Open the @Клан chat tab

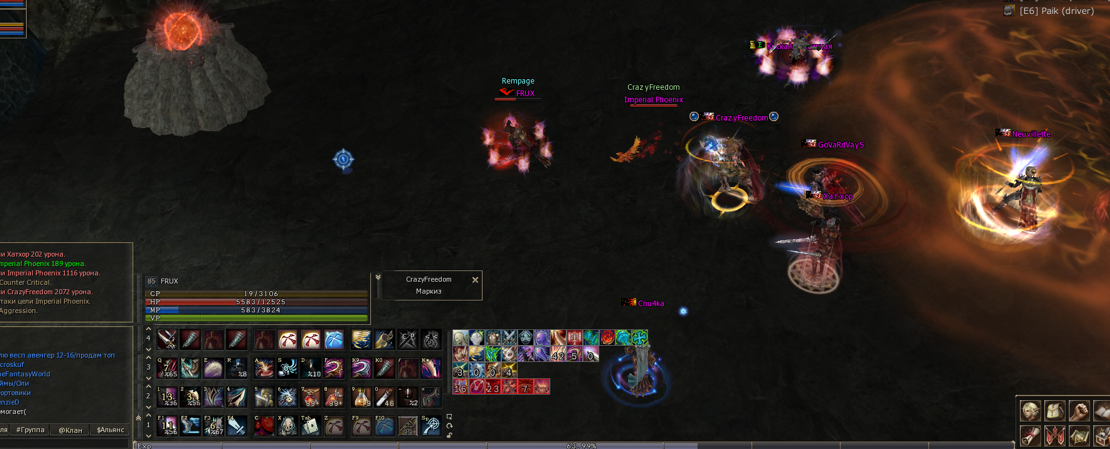tap(70, 430)
